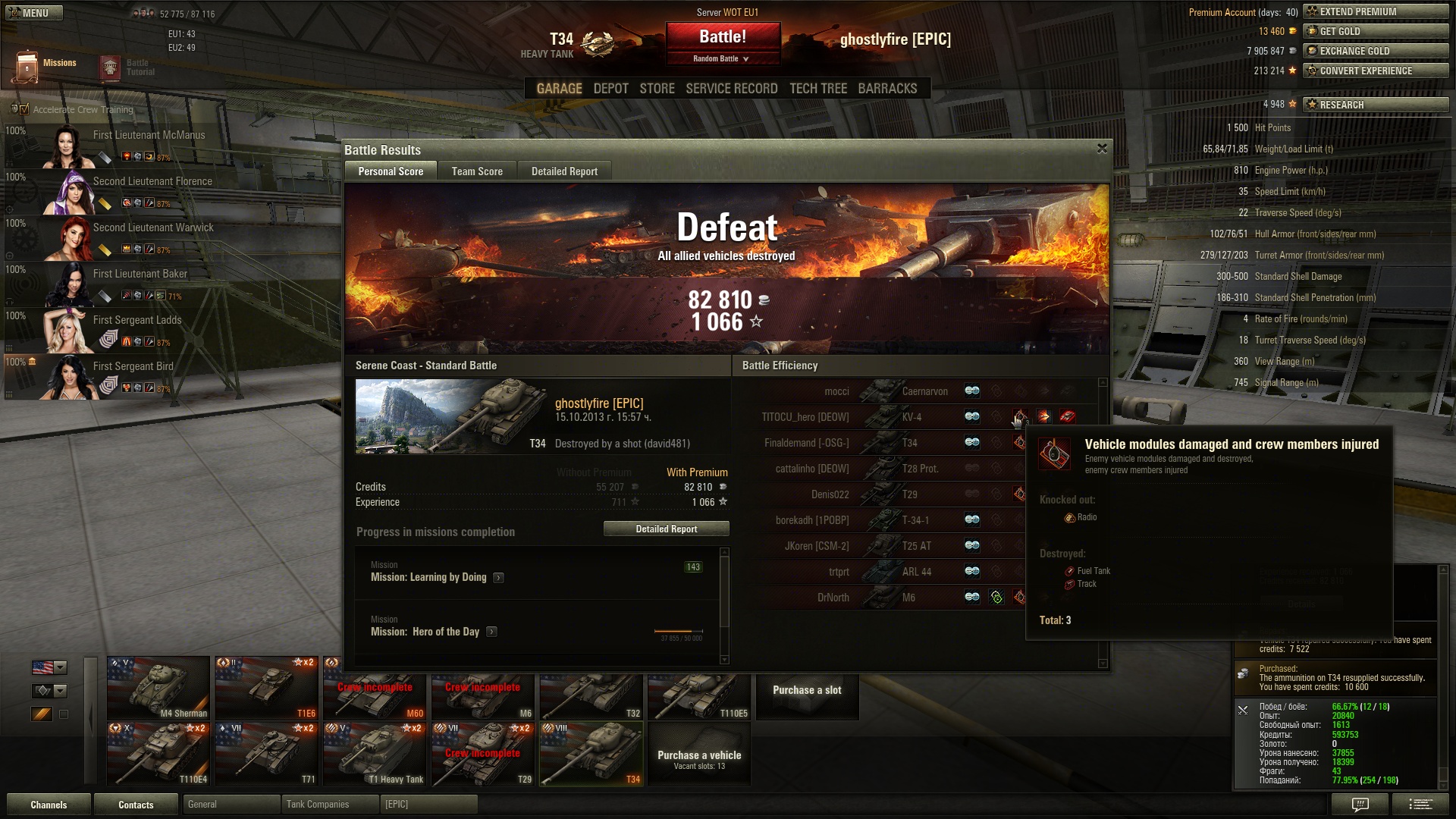Open the TECH TREE
The width and height of the screenshot is (1456, 819).
point(817,89)
